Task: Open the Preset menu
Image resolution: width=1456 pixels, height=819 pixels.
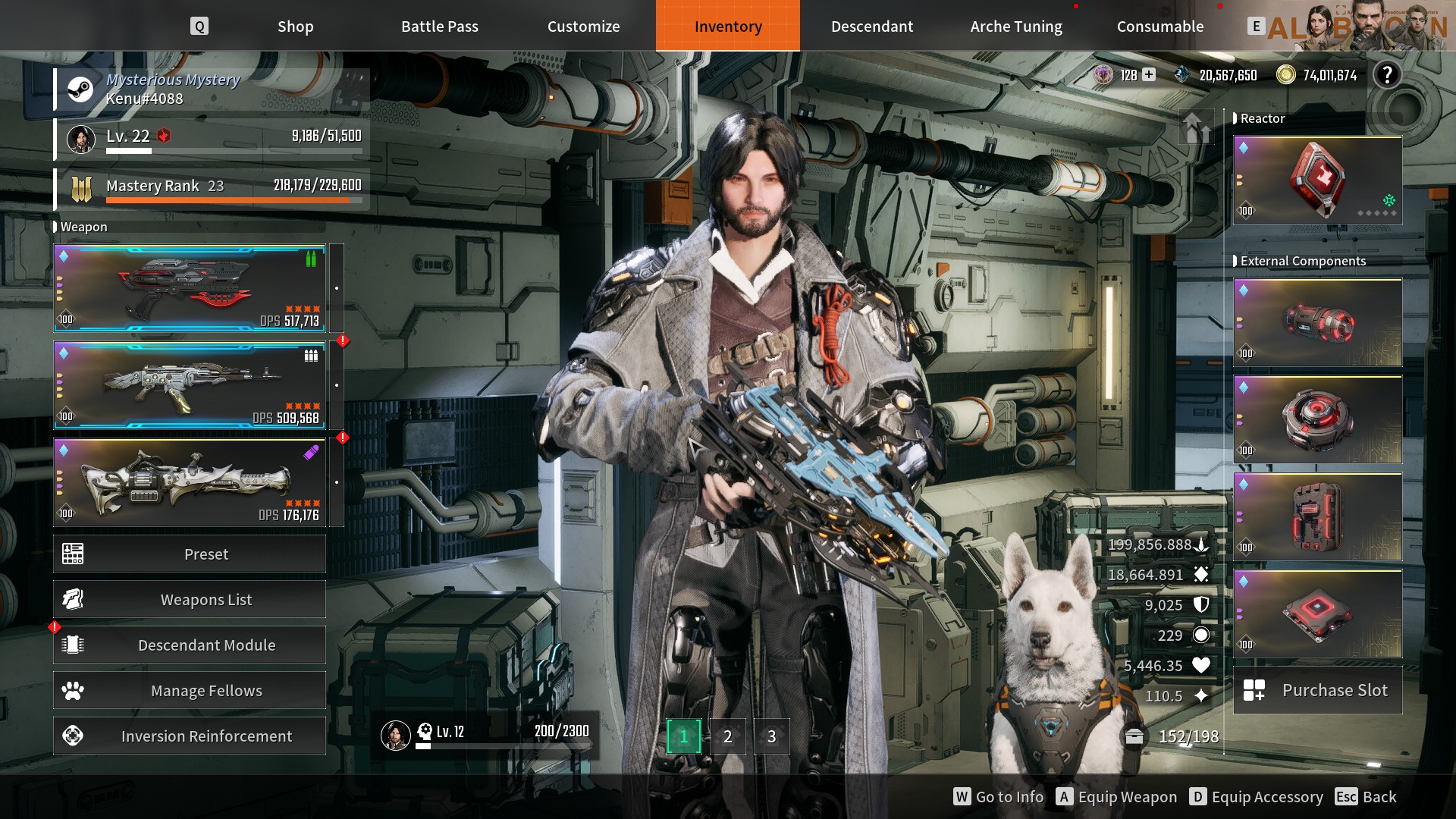Action: tap(190, 554)
